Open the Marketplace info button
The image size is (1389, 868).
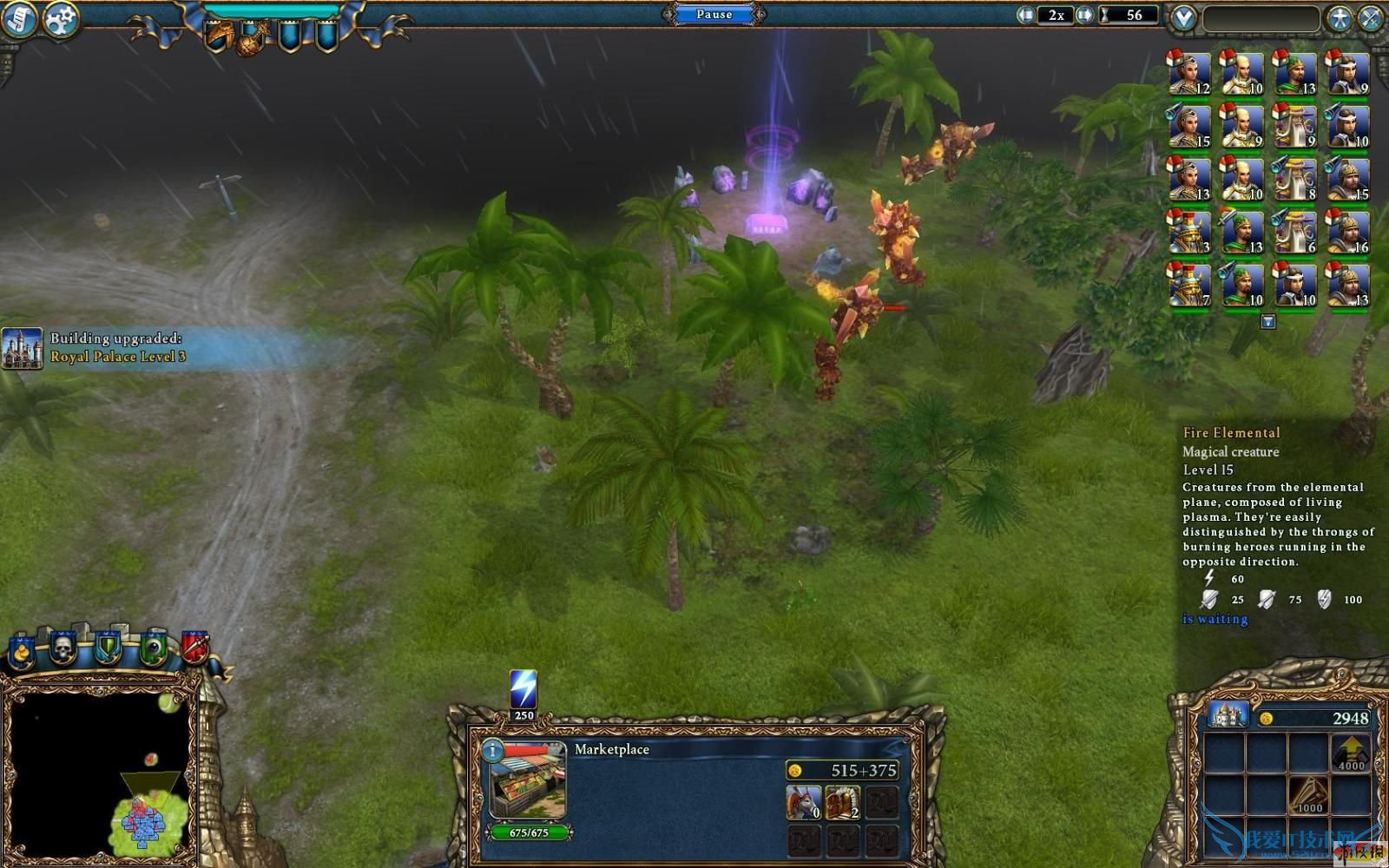(x=492, y=751)
